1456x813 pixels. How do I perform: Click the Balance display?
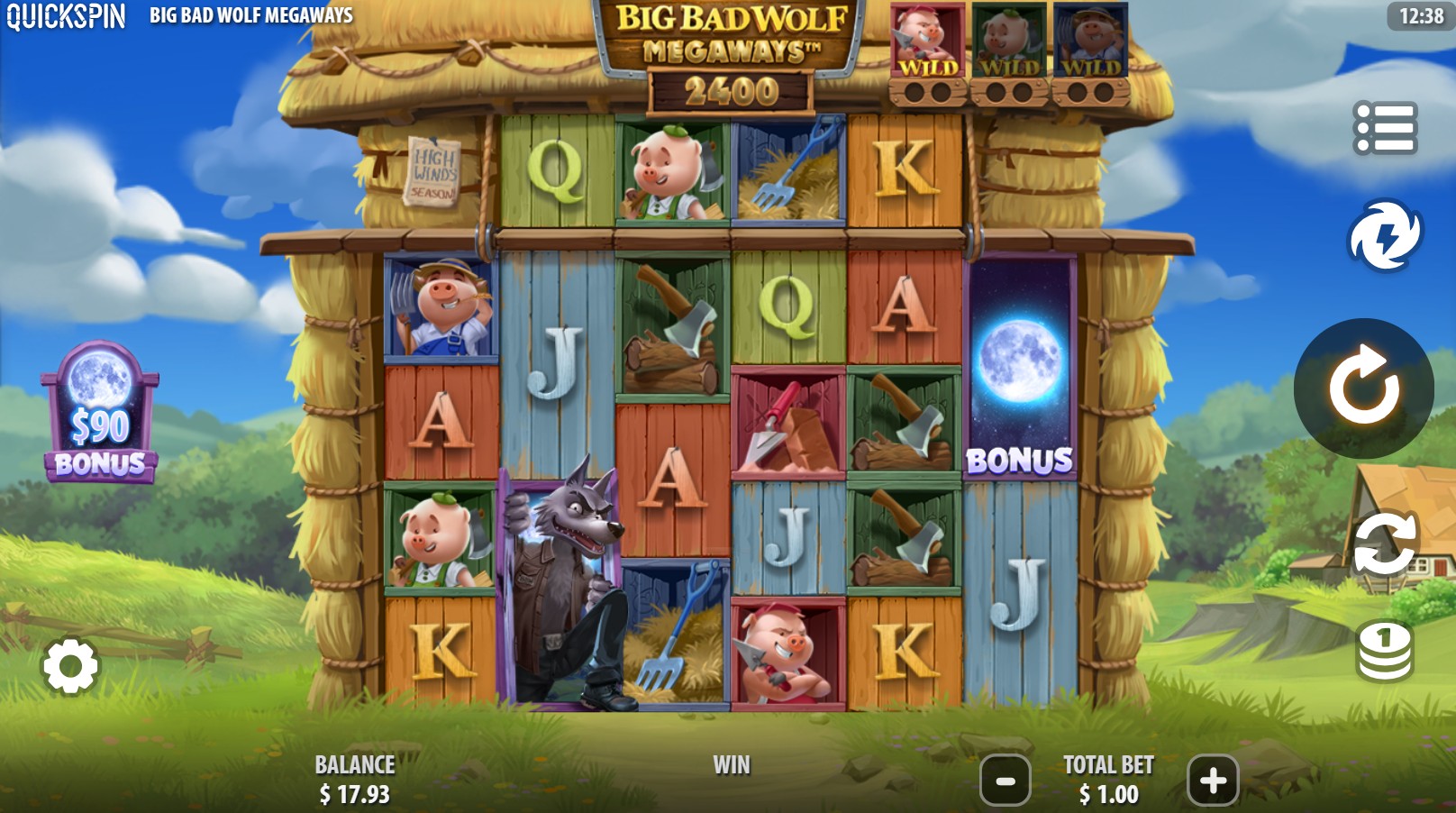tap(353, 781)
